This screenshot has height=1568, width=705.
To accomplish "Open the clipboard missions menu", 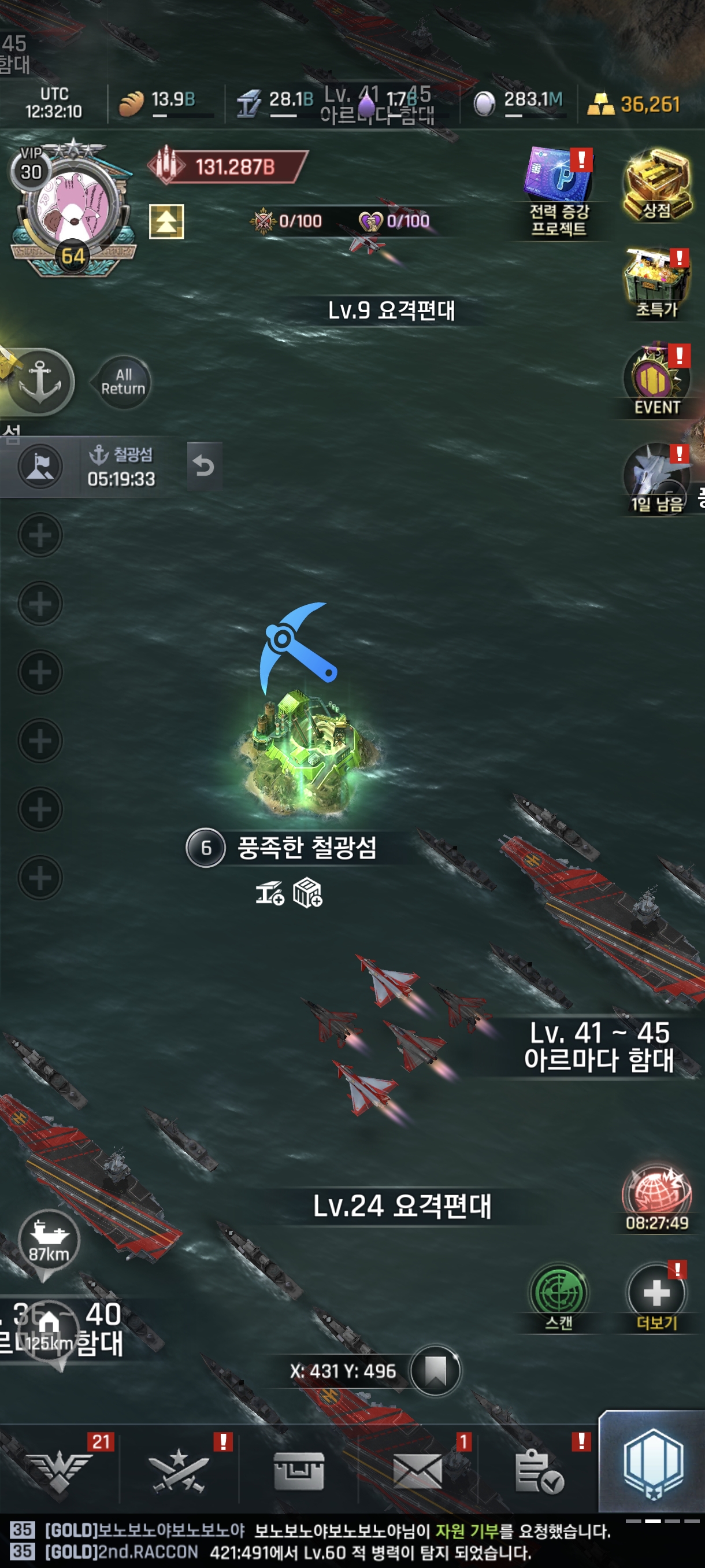I will 538,1473.
